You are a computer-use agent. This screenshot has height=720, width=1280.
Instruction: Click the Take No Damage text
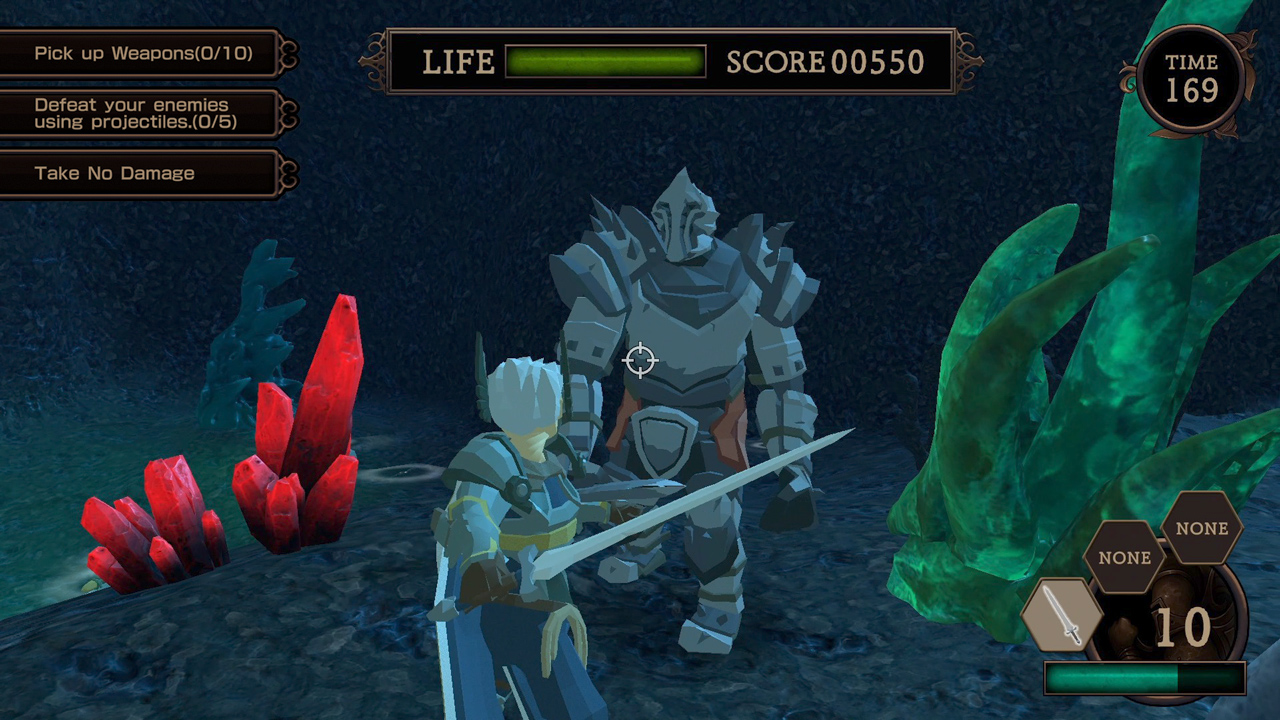coord(113,173)
